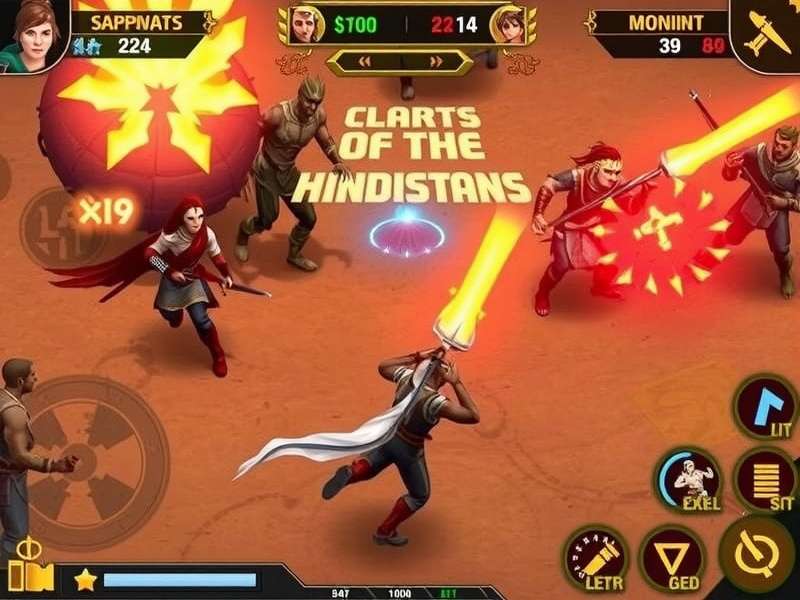This screenshot has height=600, width=800.
Task: Click the gold star experience icon
Action: [x=85, y=579]
